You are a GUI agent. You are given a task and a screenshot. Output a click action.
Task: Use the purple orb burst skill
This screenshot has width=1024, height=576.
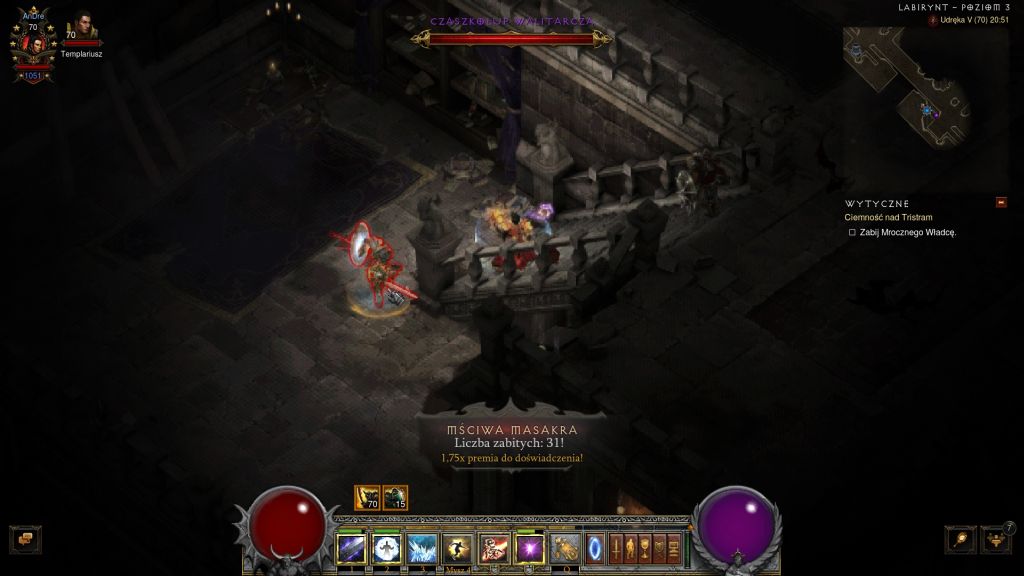point(529,548)
